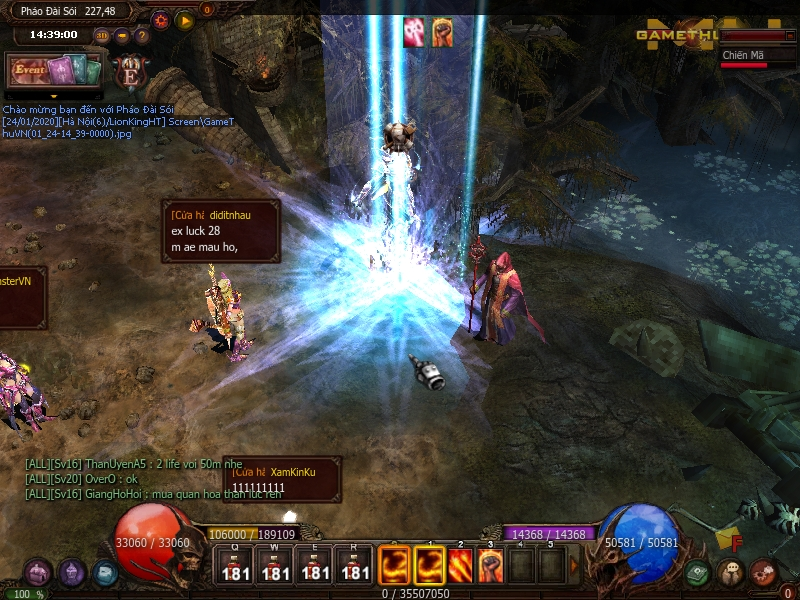Use the potion in the W slot
This screenshot has height=600, width=800.
[275, 564]
